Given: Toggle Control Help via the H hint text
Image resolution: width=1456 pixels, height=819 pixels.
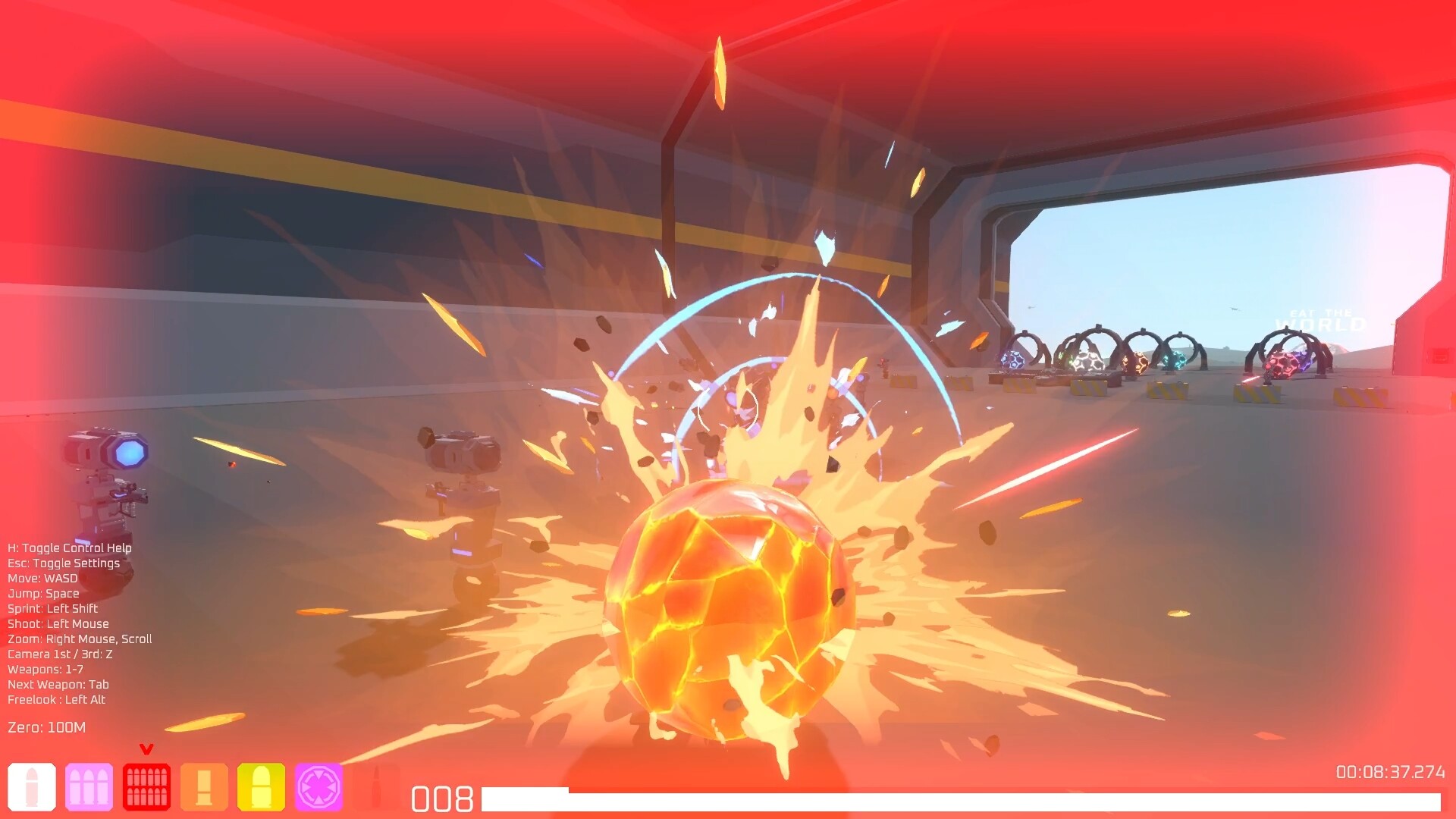Looking at the screenshot, I should (69, 548).
